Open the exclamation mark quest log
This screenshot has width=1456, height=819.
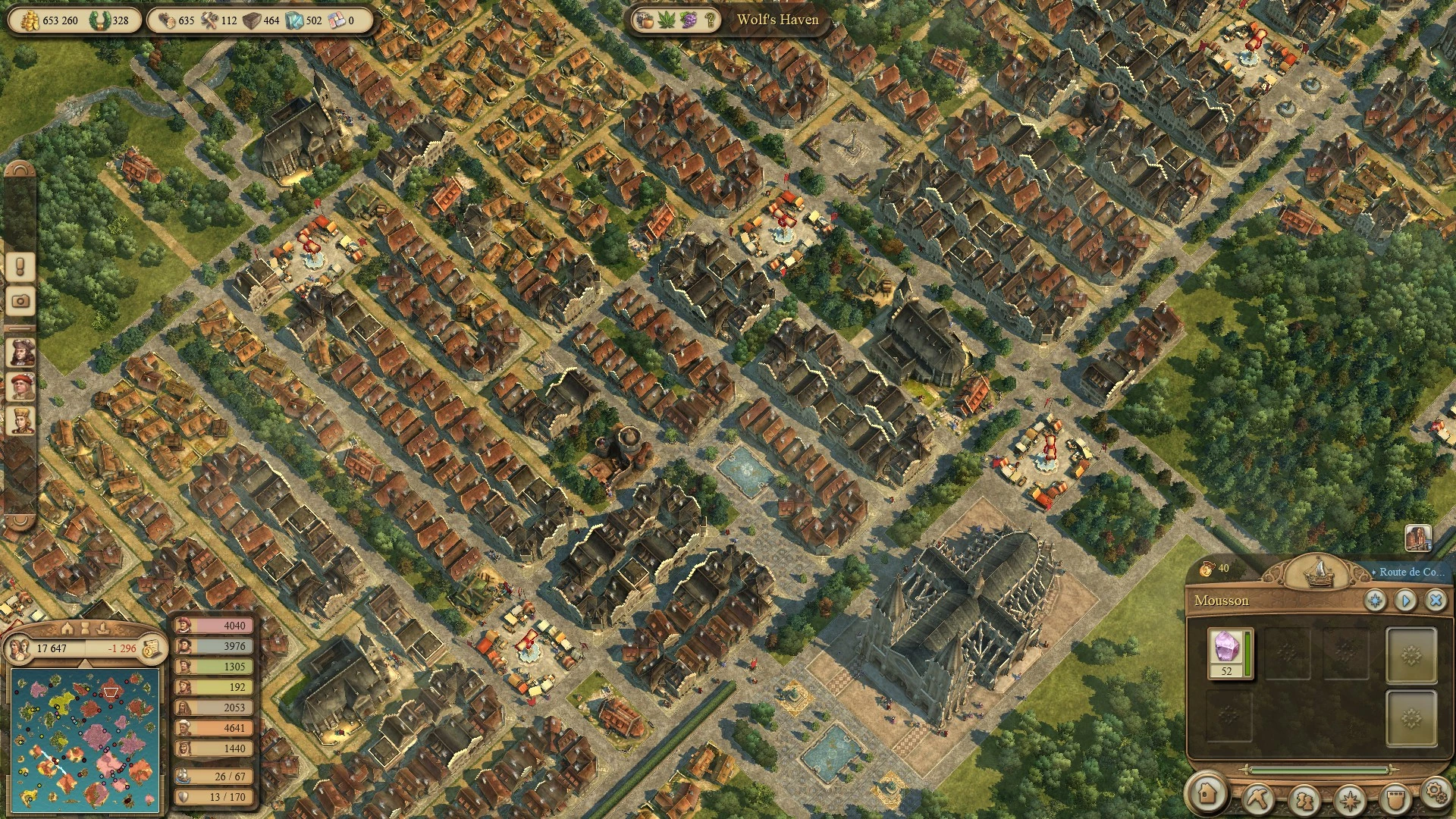20,266
